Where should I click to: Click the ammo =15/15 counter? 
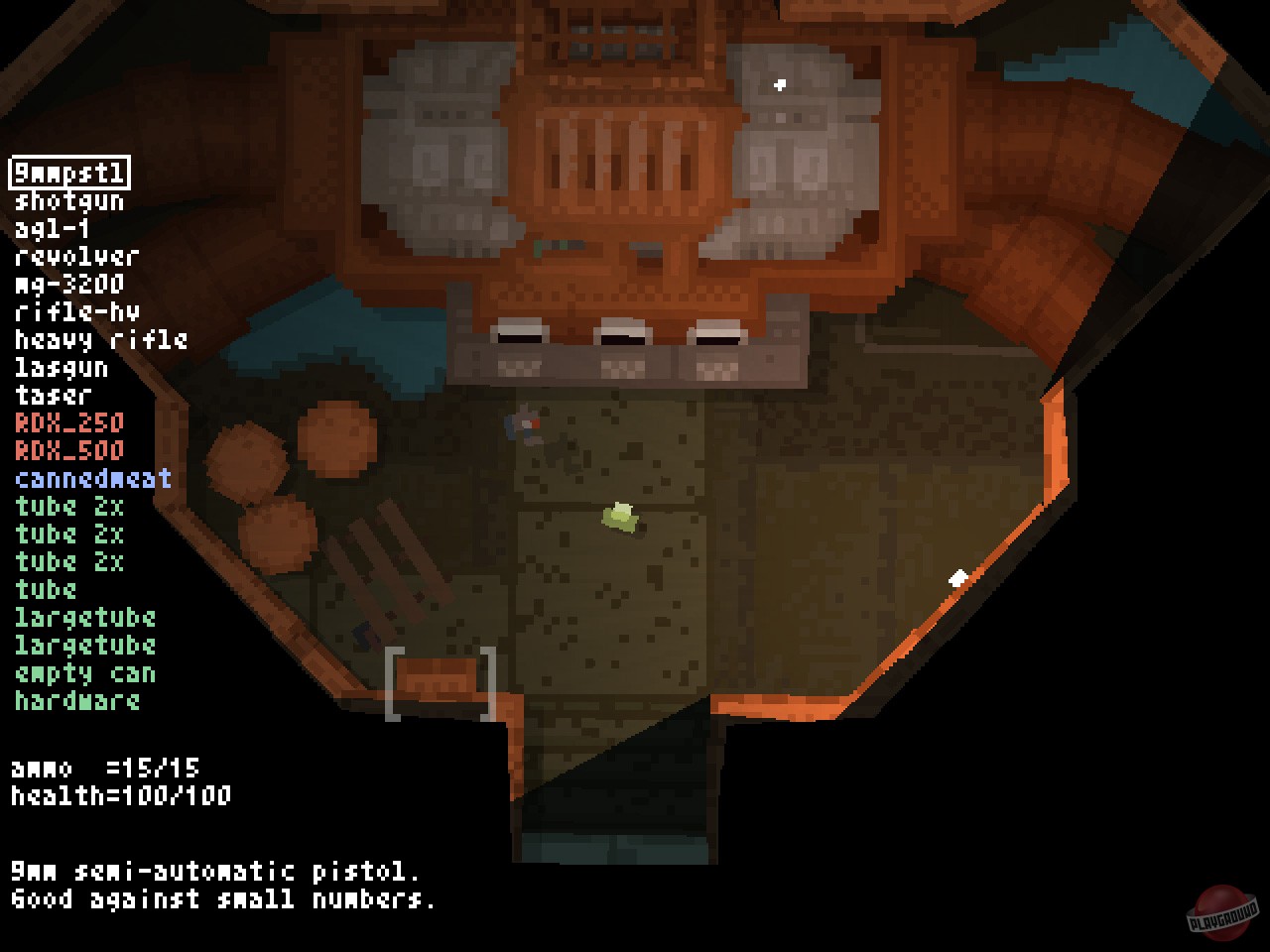(x=104, y=769)
